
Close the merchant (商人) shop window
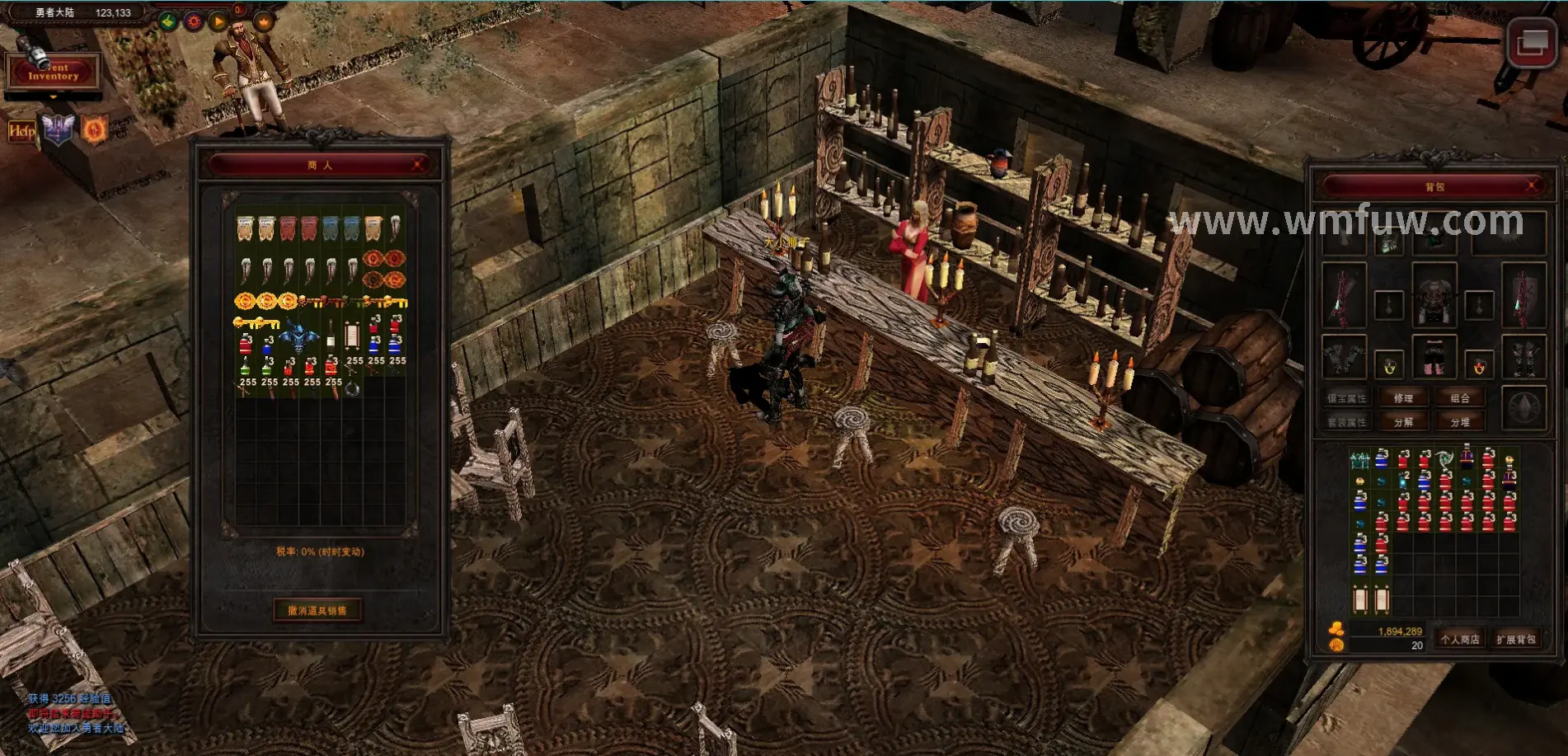[x=418, y=165]
